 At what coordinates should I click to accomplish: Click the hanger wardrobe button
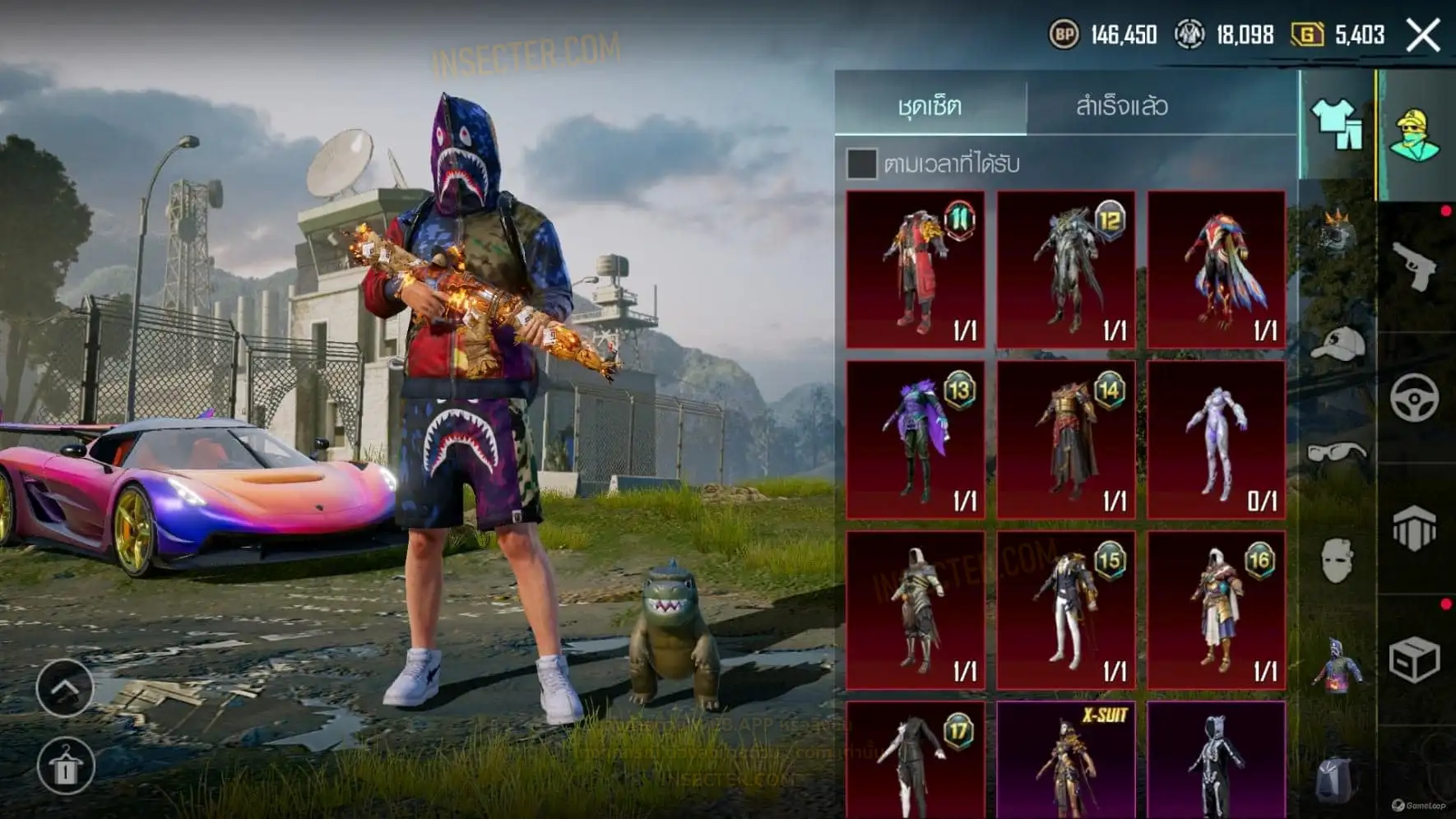coord(65,766)
